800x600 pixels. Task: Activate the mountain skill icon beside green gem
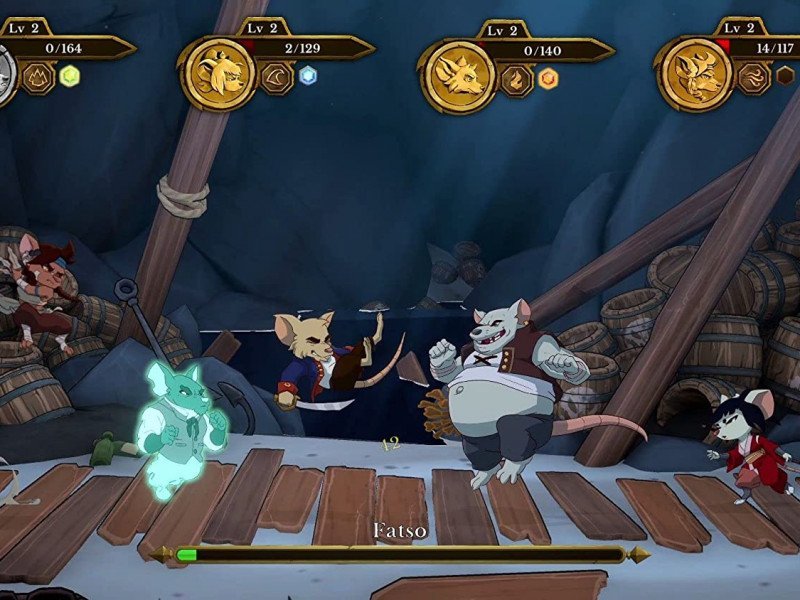(x=38, y=76)
